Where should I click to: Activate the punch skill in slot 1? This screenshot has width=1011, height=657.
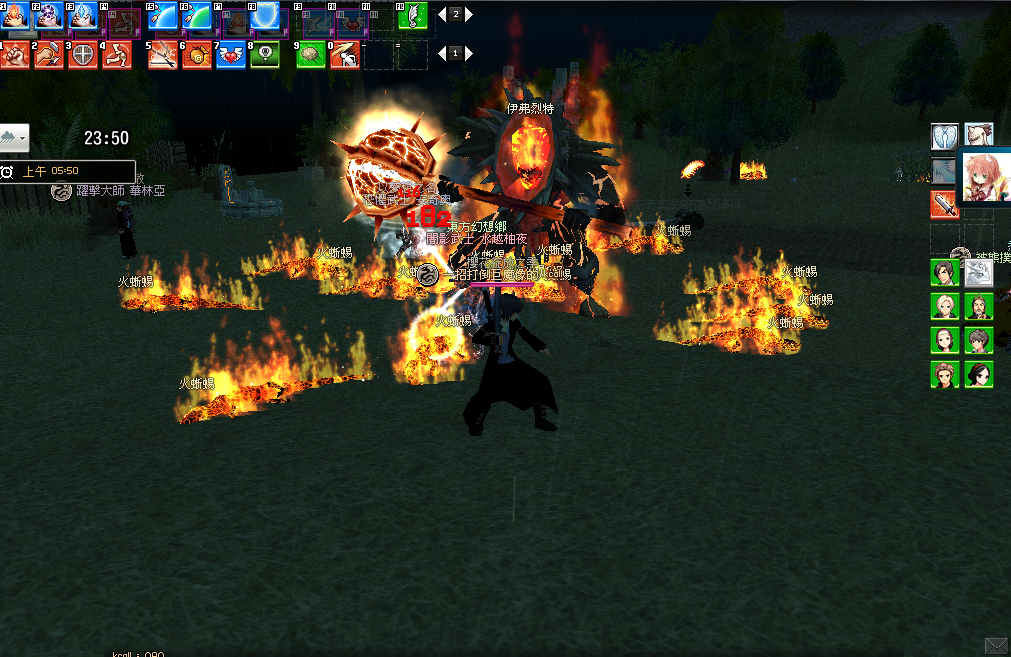click(15, 54)
